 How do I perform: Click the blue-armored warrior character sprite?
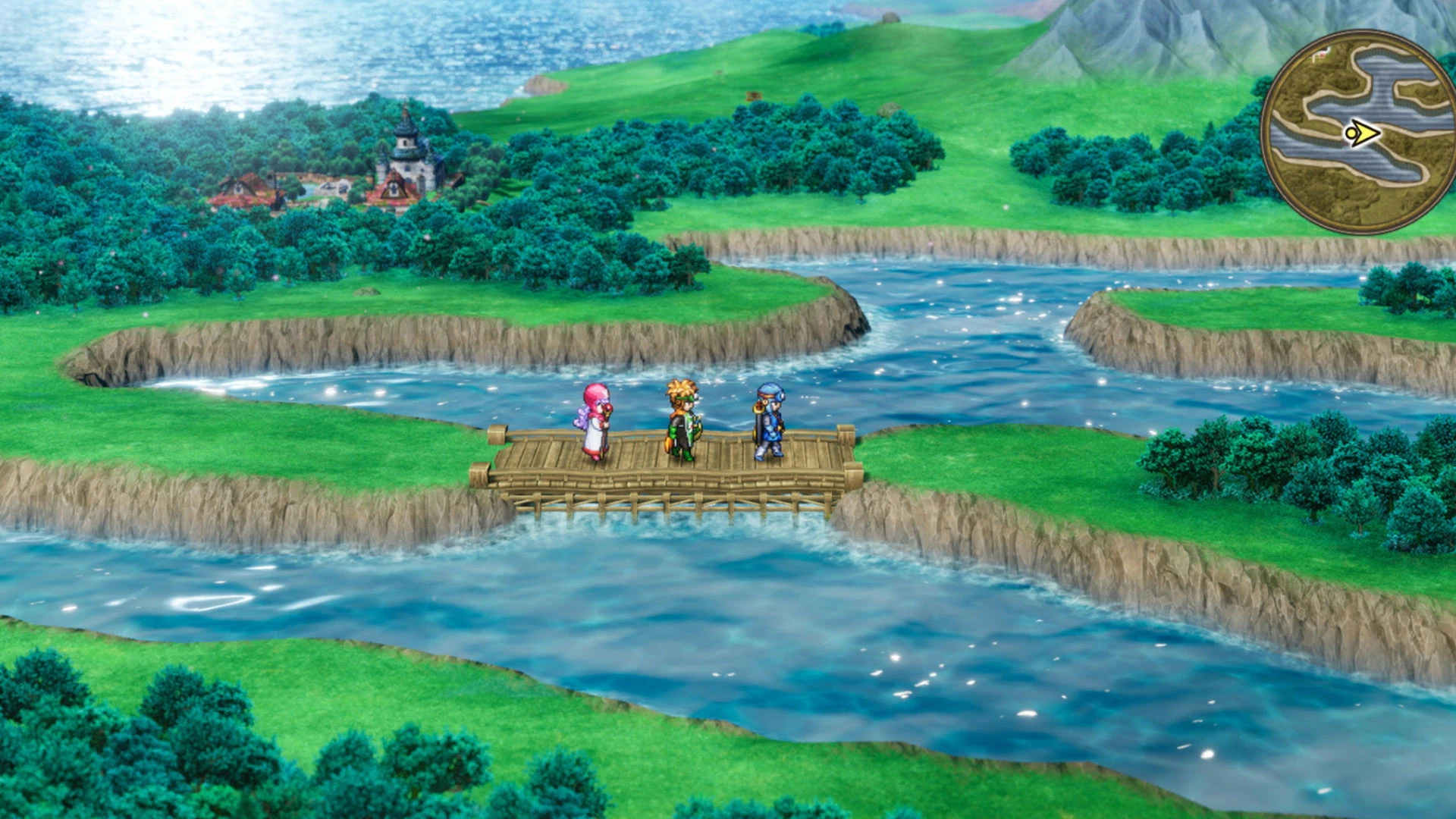pyautogui.click(x=770, y=419)
